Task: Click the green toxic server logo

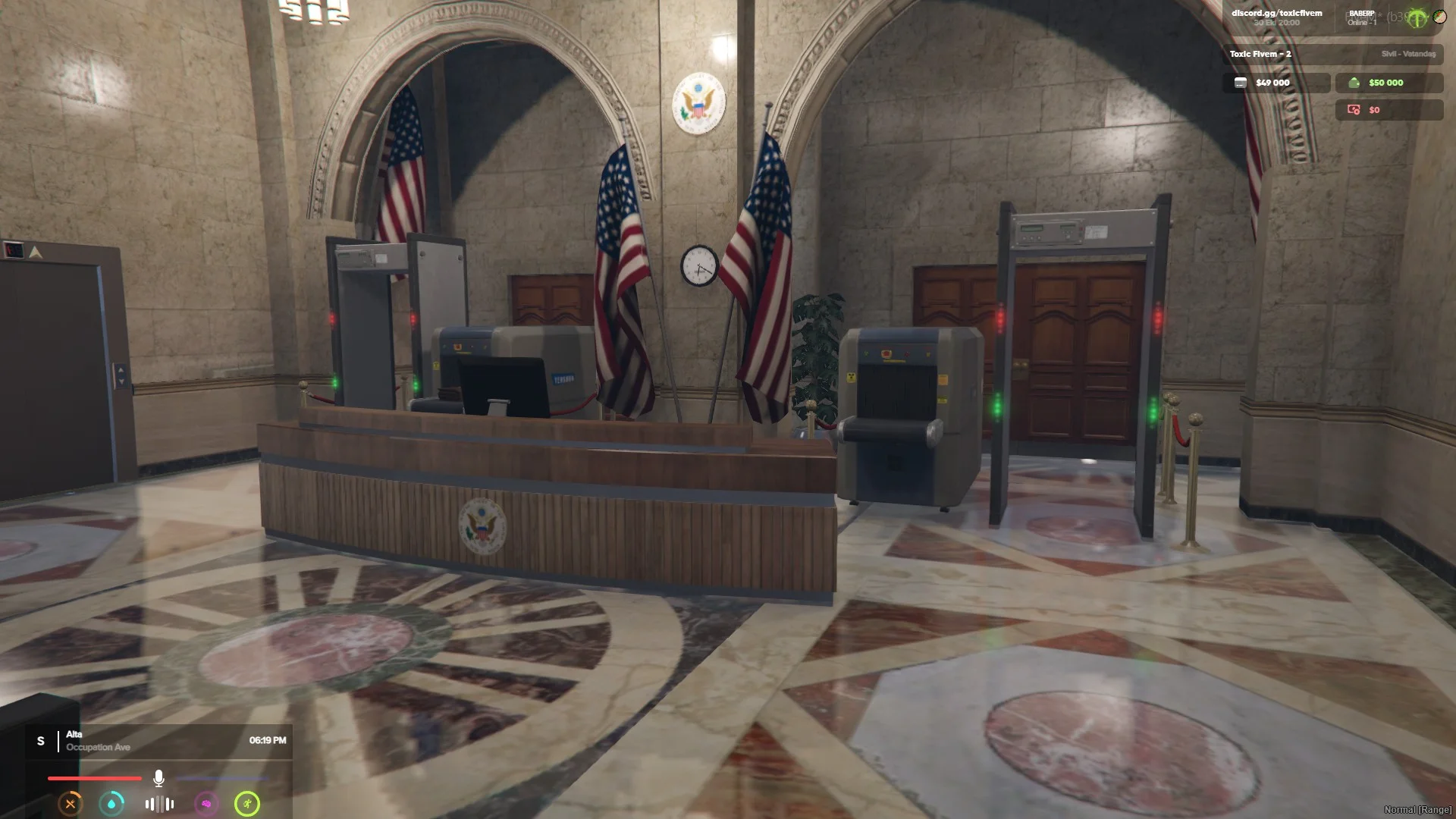Action: pos(1416,17)
